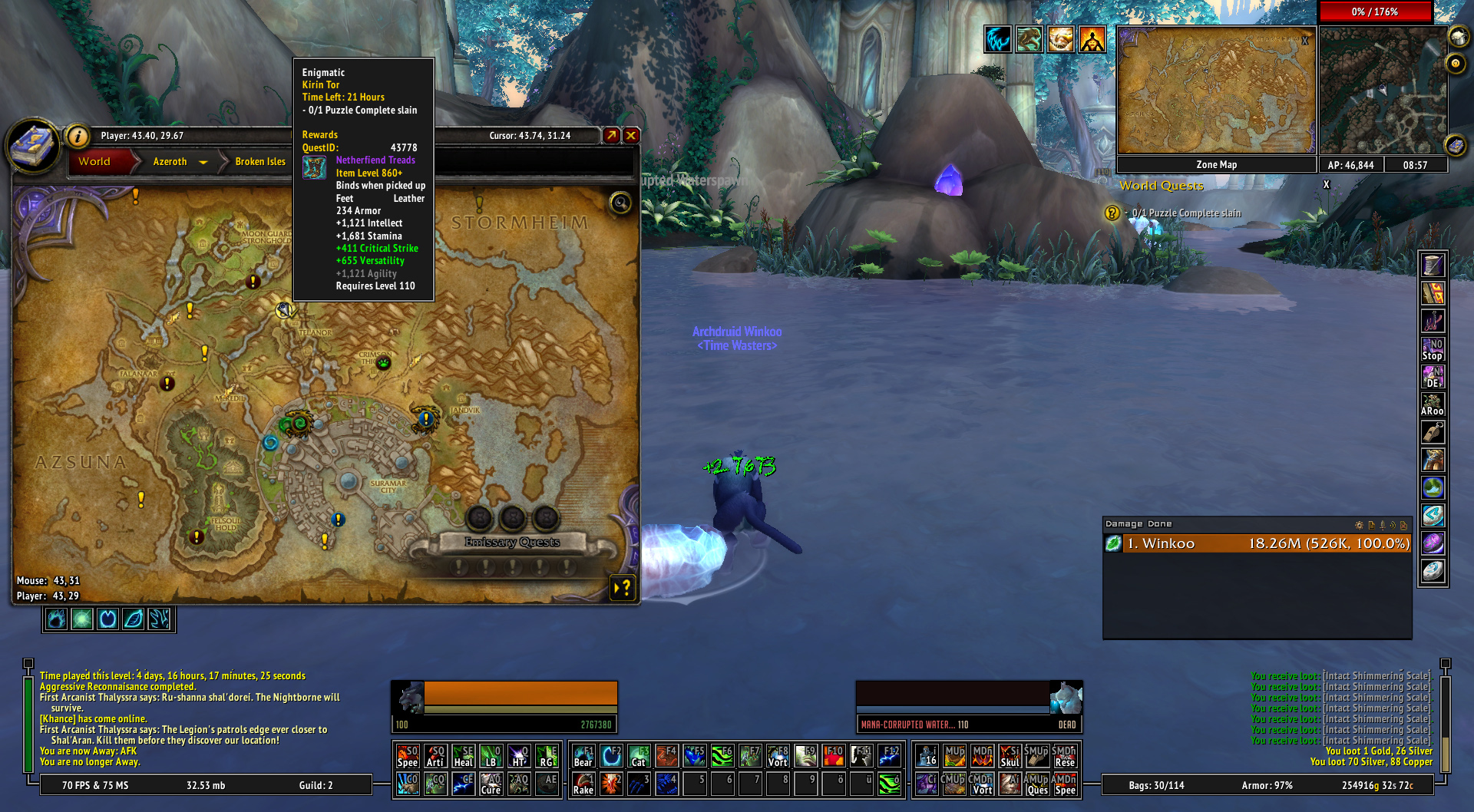Maximize the world map with the arrow button
This screenshot has height=812, width=1474.
[x=611, y=136]
